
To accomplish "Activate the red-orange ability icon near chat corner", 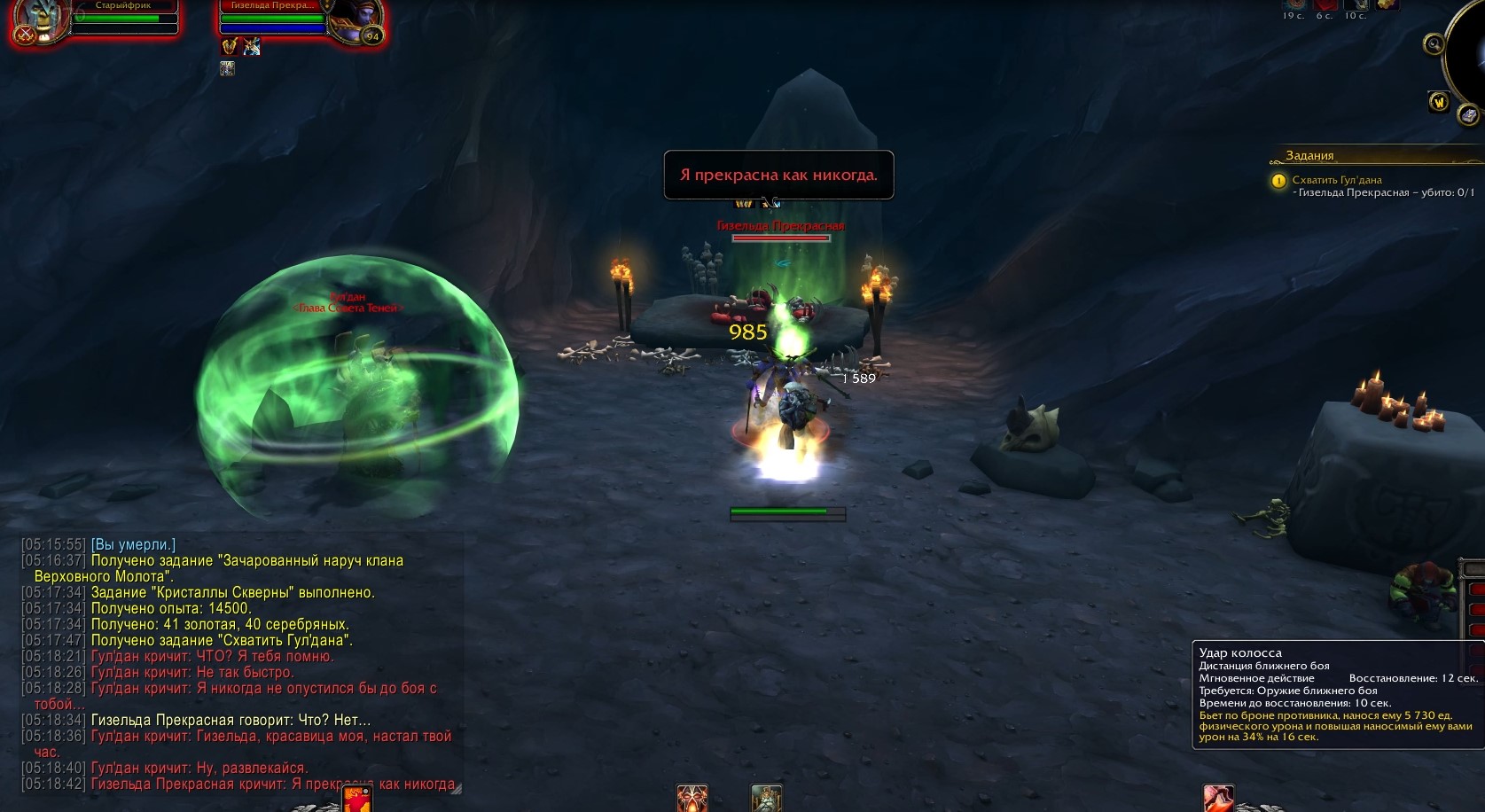I will (356, 799).
